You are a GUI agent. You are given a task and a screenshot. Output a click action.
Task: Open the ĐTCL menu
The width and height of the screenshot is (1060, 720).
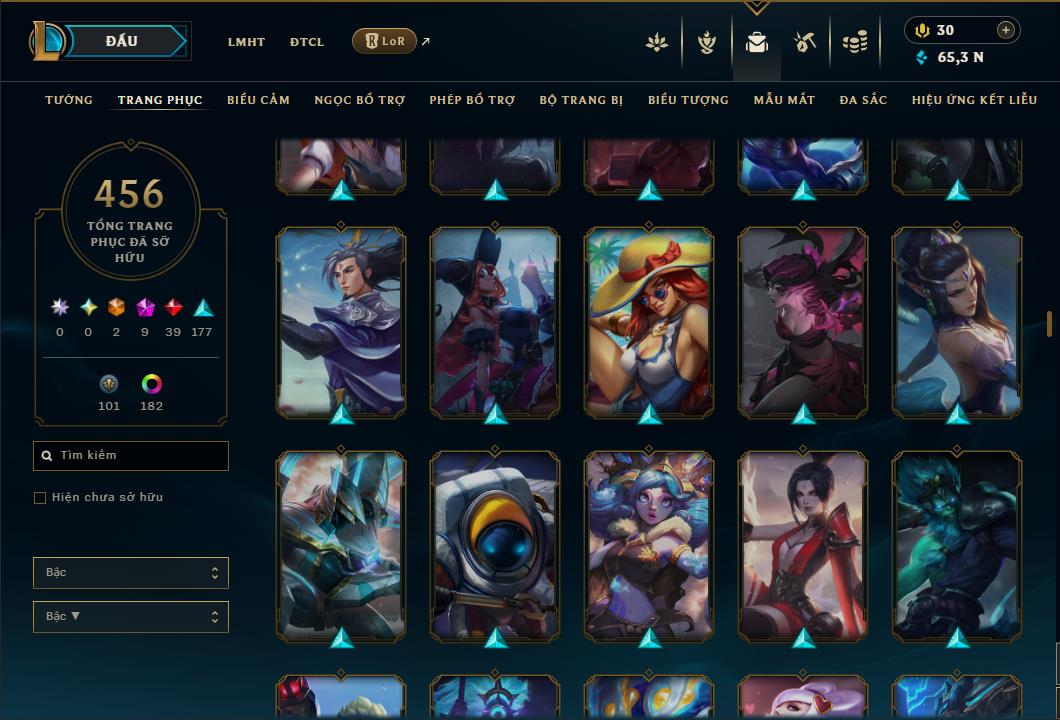click(x=307, y=42)
